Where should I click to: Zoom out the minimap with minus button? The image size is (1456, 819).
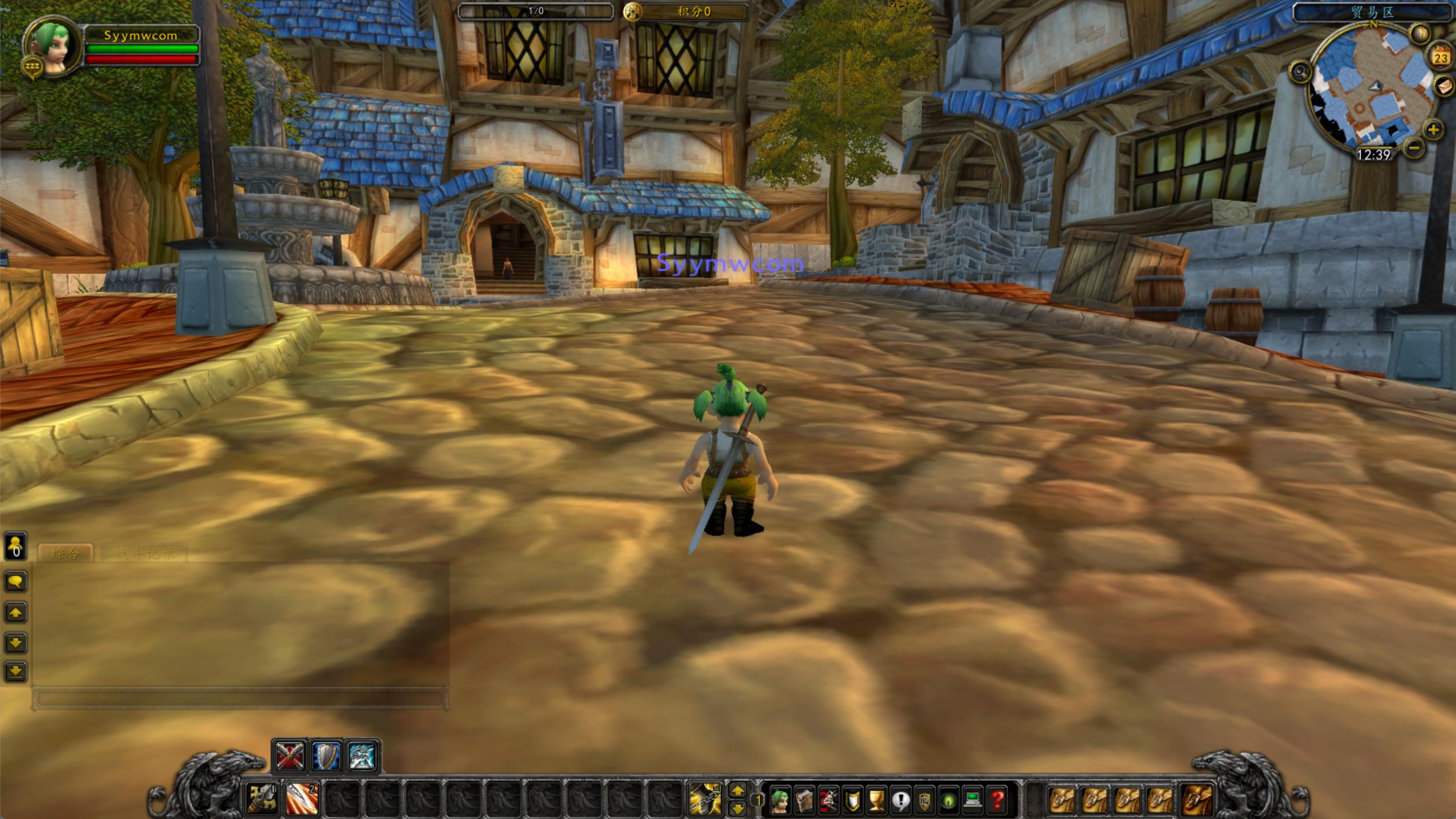[x=1414, y=149]
